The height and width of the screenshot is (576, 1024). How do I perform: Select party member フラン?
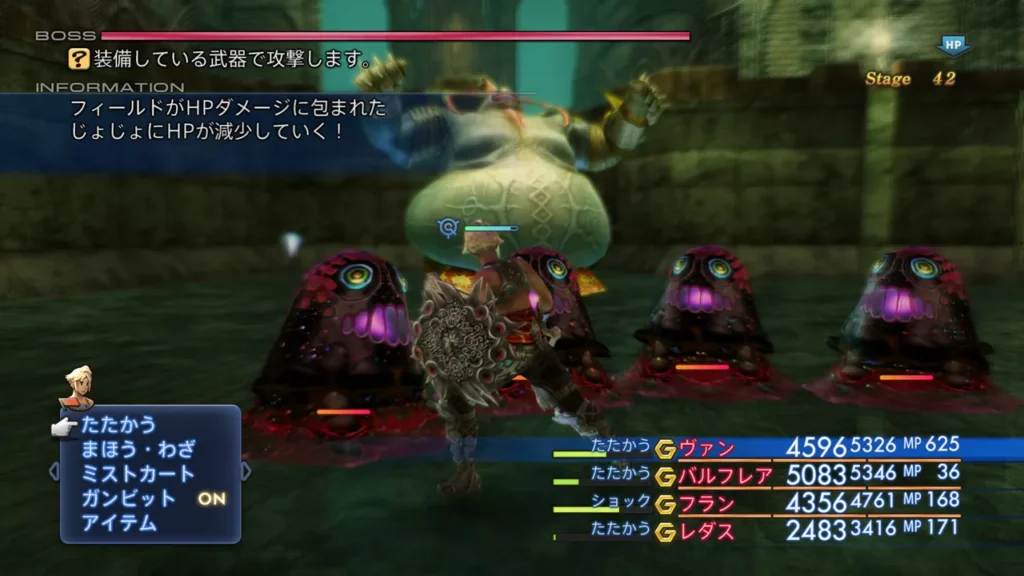(708, 503)
